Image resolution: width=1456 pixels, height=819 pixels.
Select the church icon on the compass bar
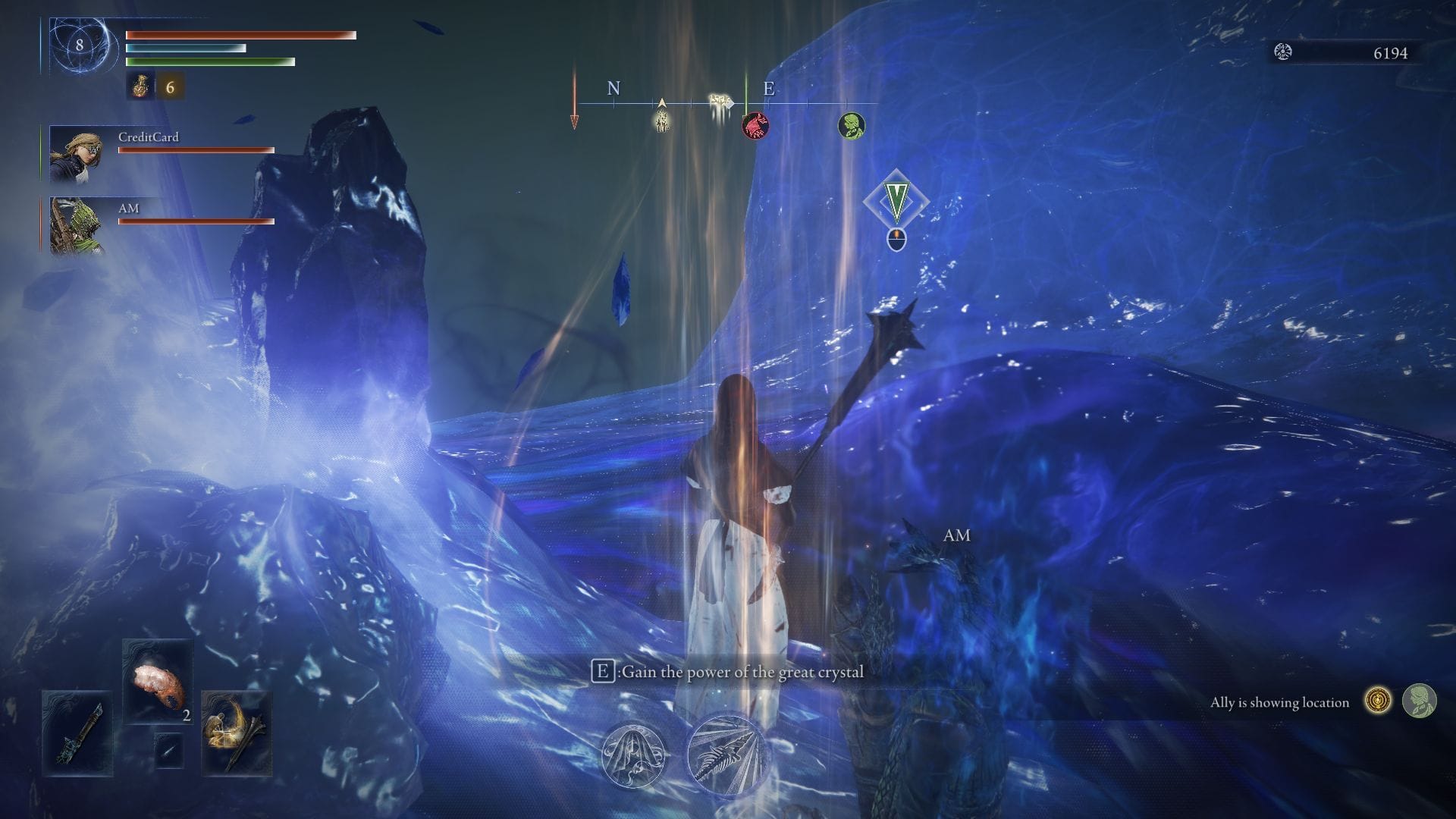pyautogui.click(x=662, y=120)
